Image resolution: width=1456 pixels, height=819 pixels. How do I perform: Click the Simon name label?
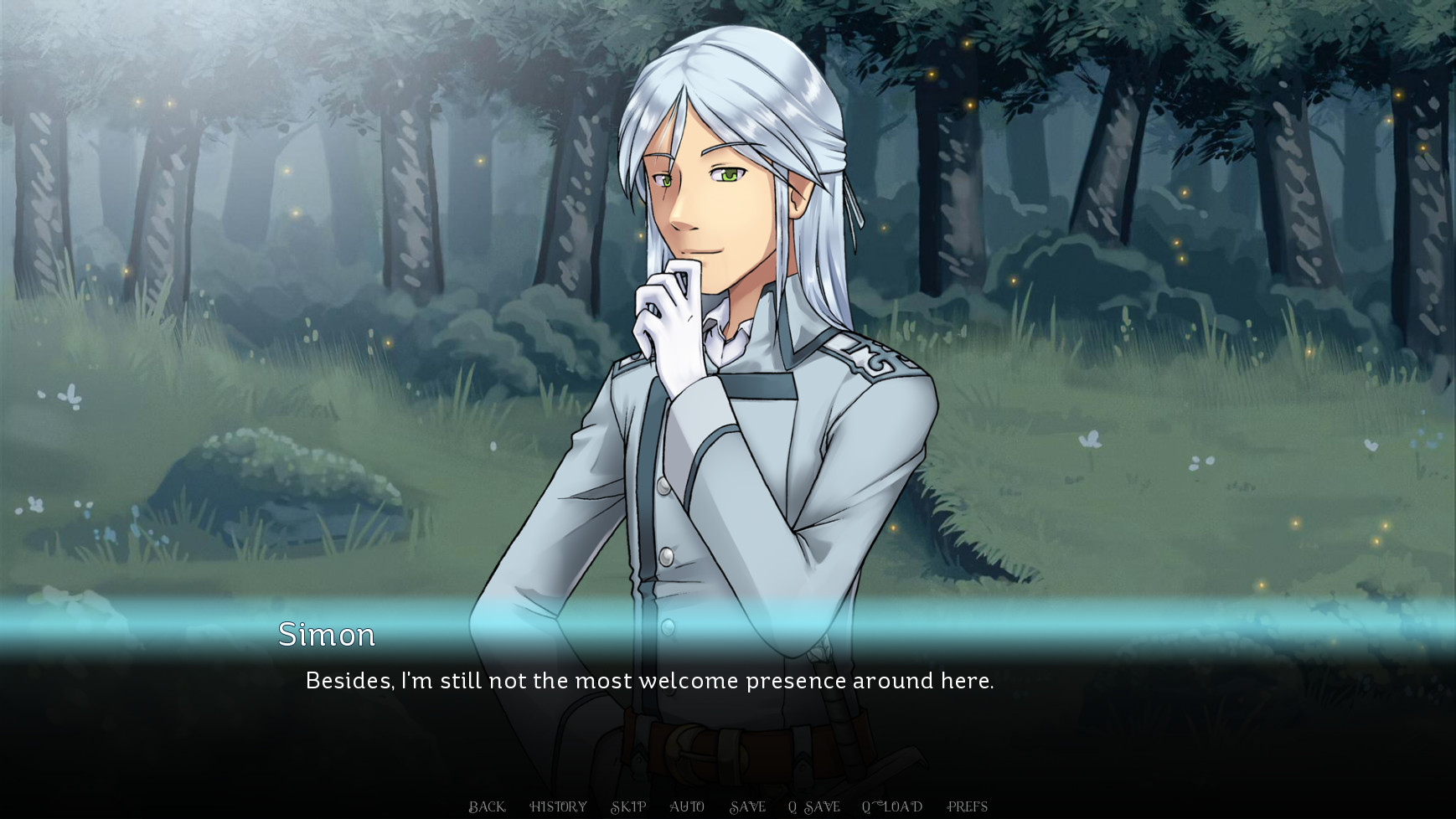click(327, 635)
